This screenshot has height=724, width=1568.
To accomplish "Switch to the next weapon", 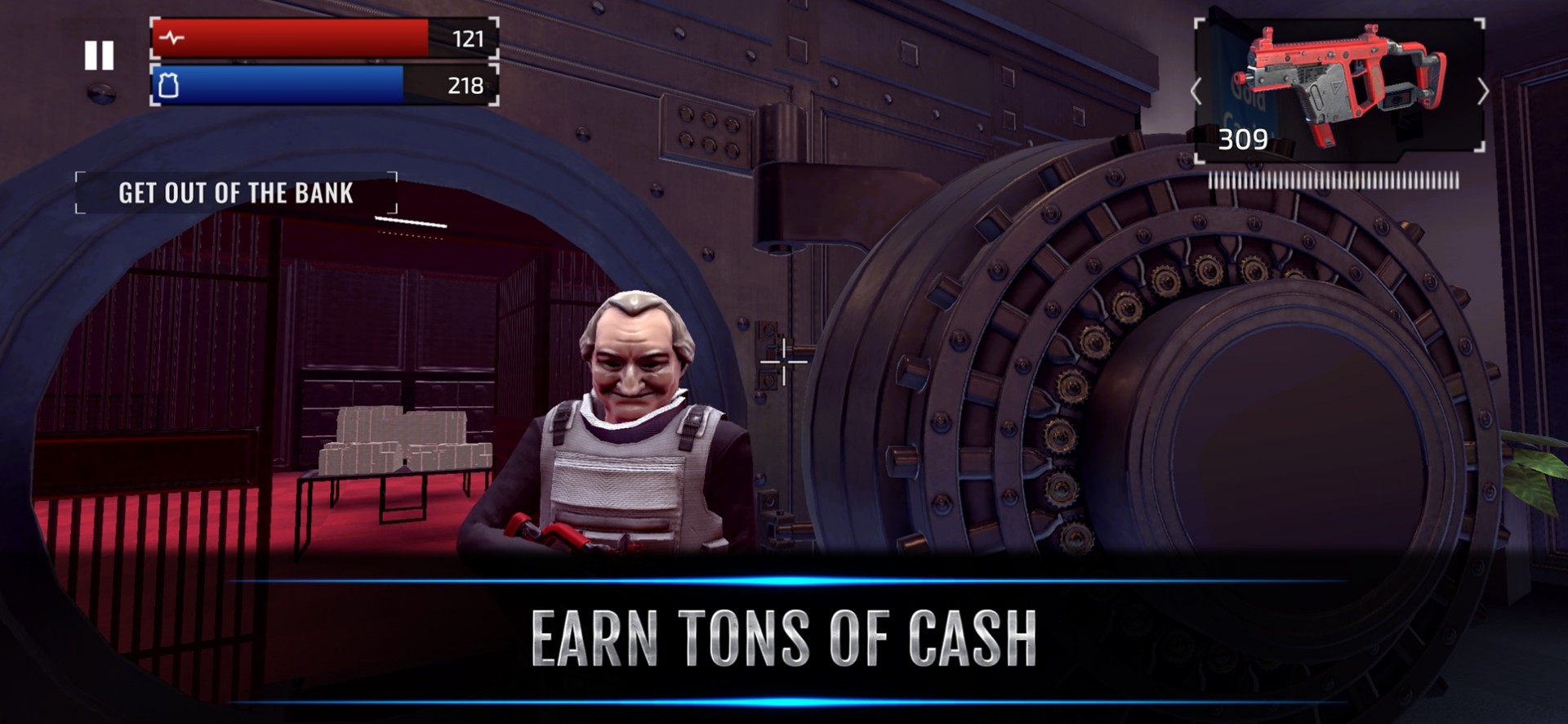I will [x=1482, y=92].
